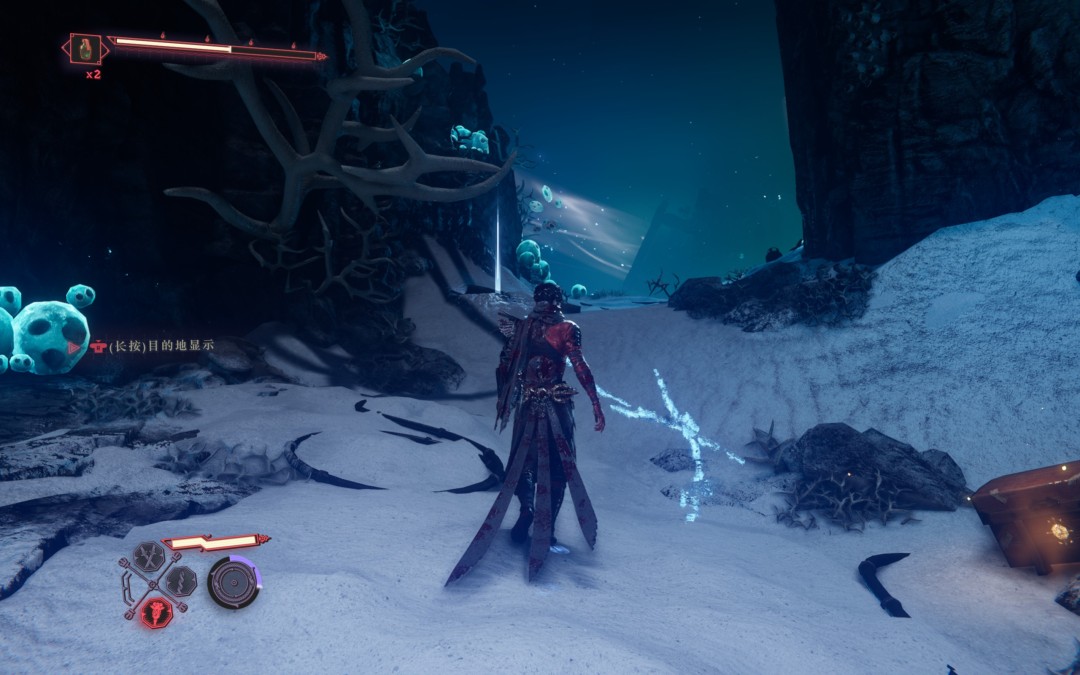Image resolution: width=1080 pixels, height=675 pixels.
Task: Activate the glowing red ability icon
Action: point(155,611)
